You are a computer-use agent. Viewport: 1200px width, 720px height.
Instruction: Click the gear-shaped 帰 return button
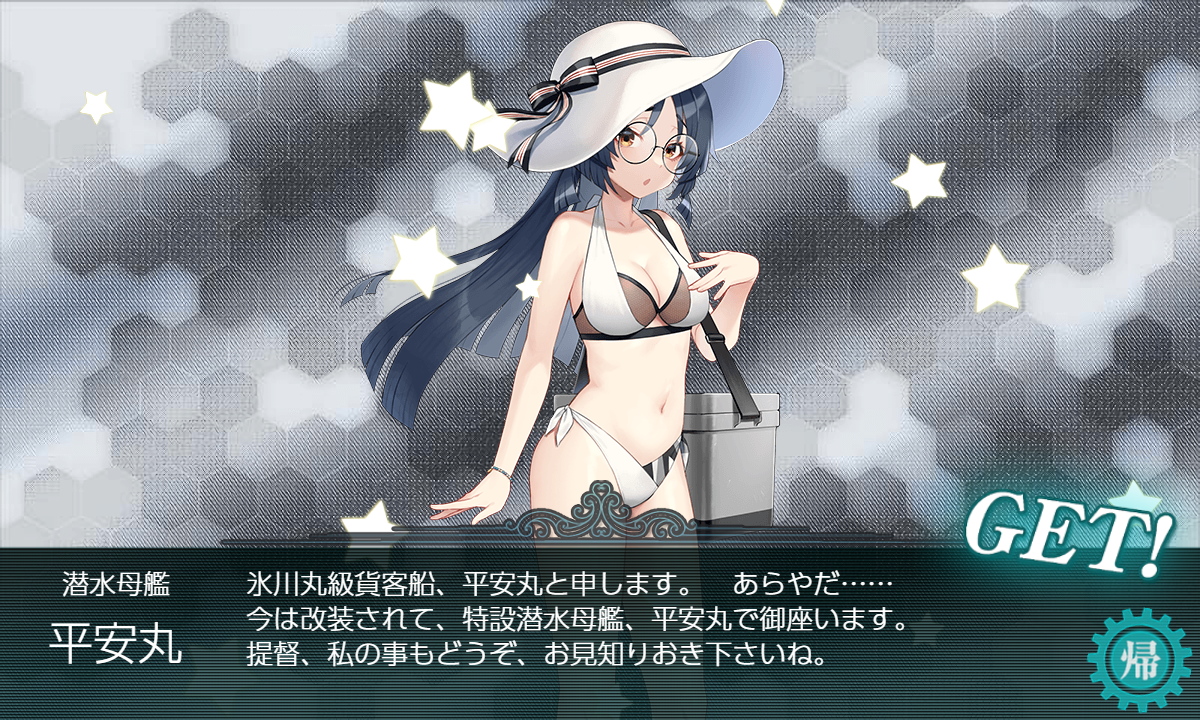(x=1137, y=660)
